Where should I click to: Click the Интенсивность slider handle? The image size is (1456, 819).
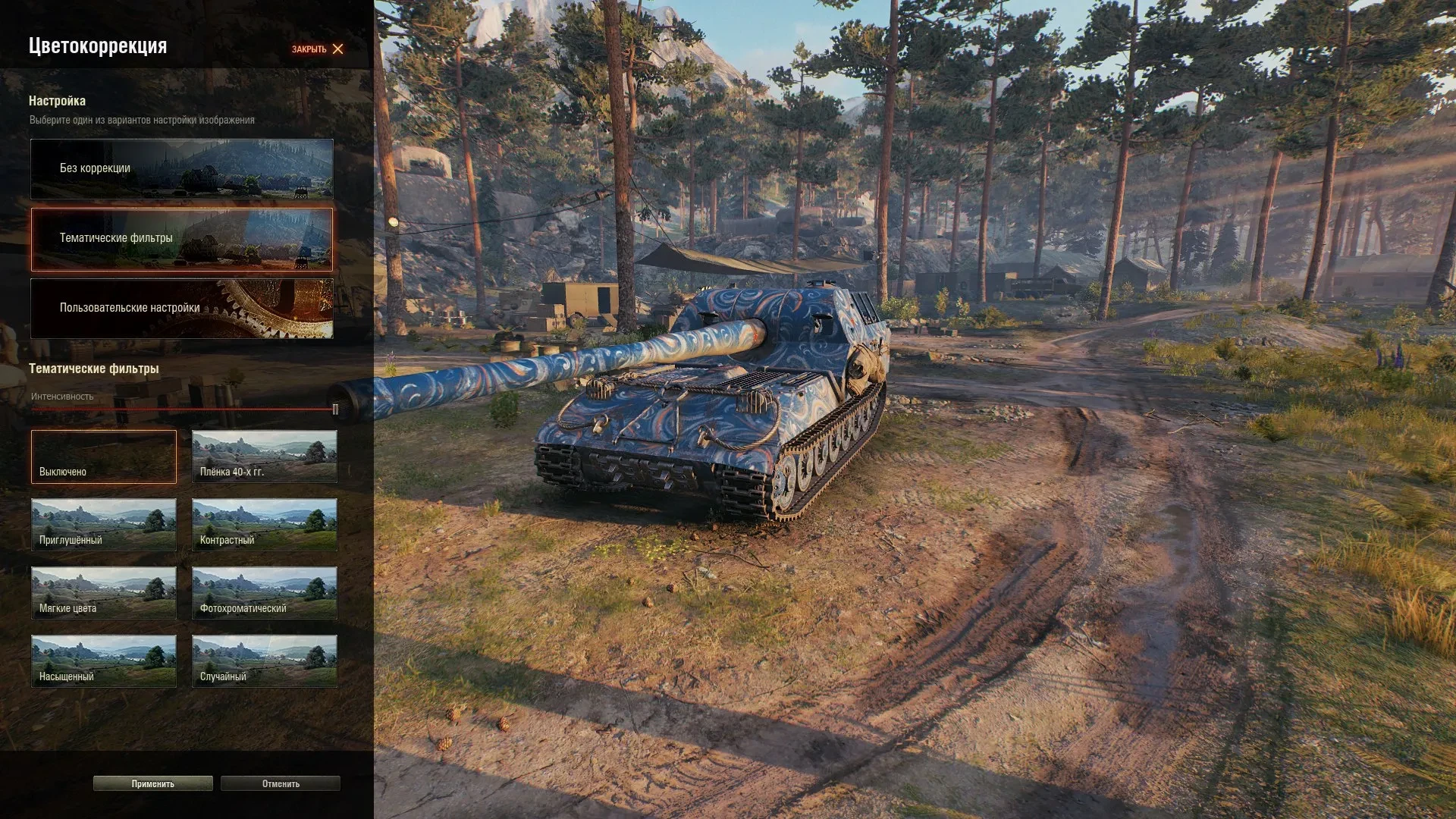335,409
